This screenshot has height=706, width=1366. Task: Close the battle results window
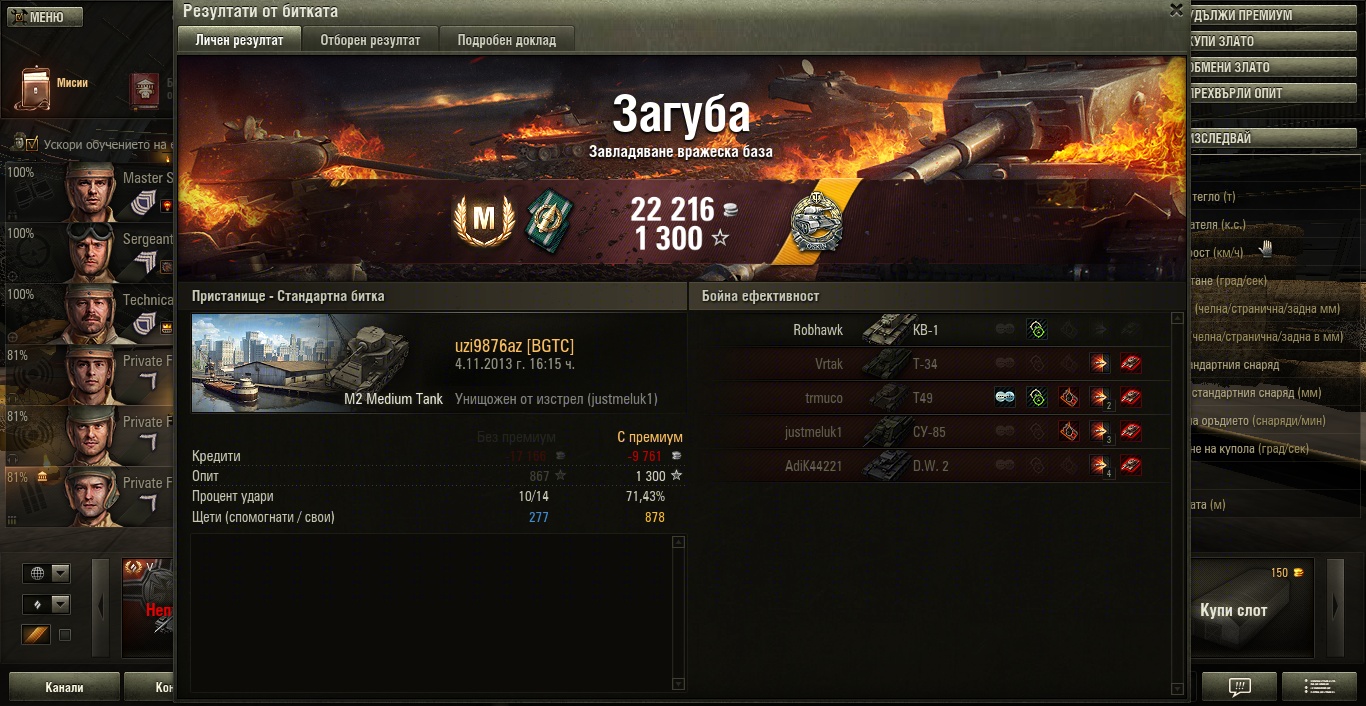tap(1176, 10)
